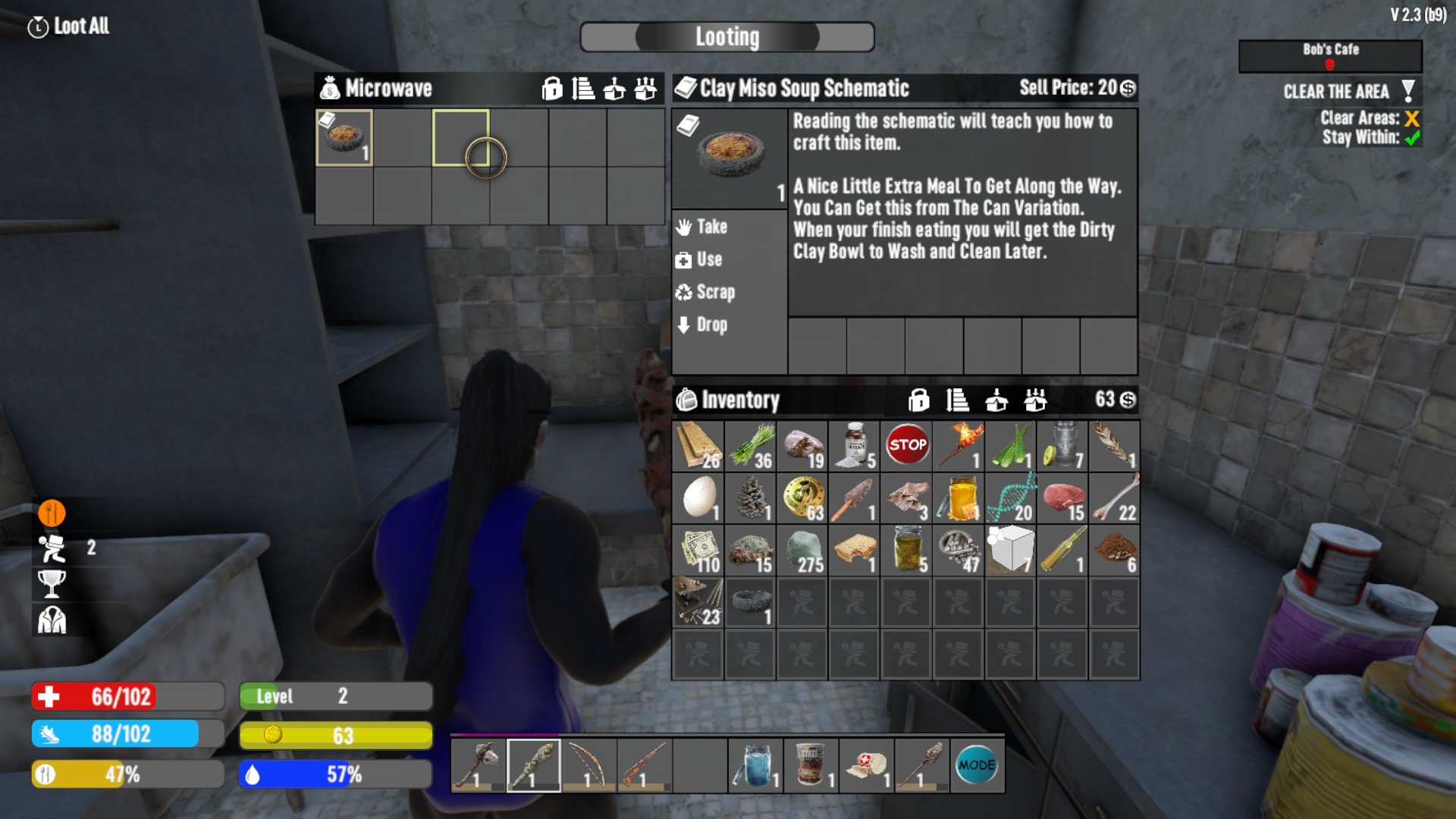Choose the dollar bills stack

pyautogui.click(x=698, y=550)
